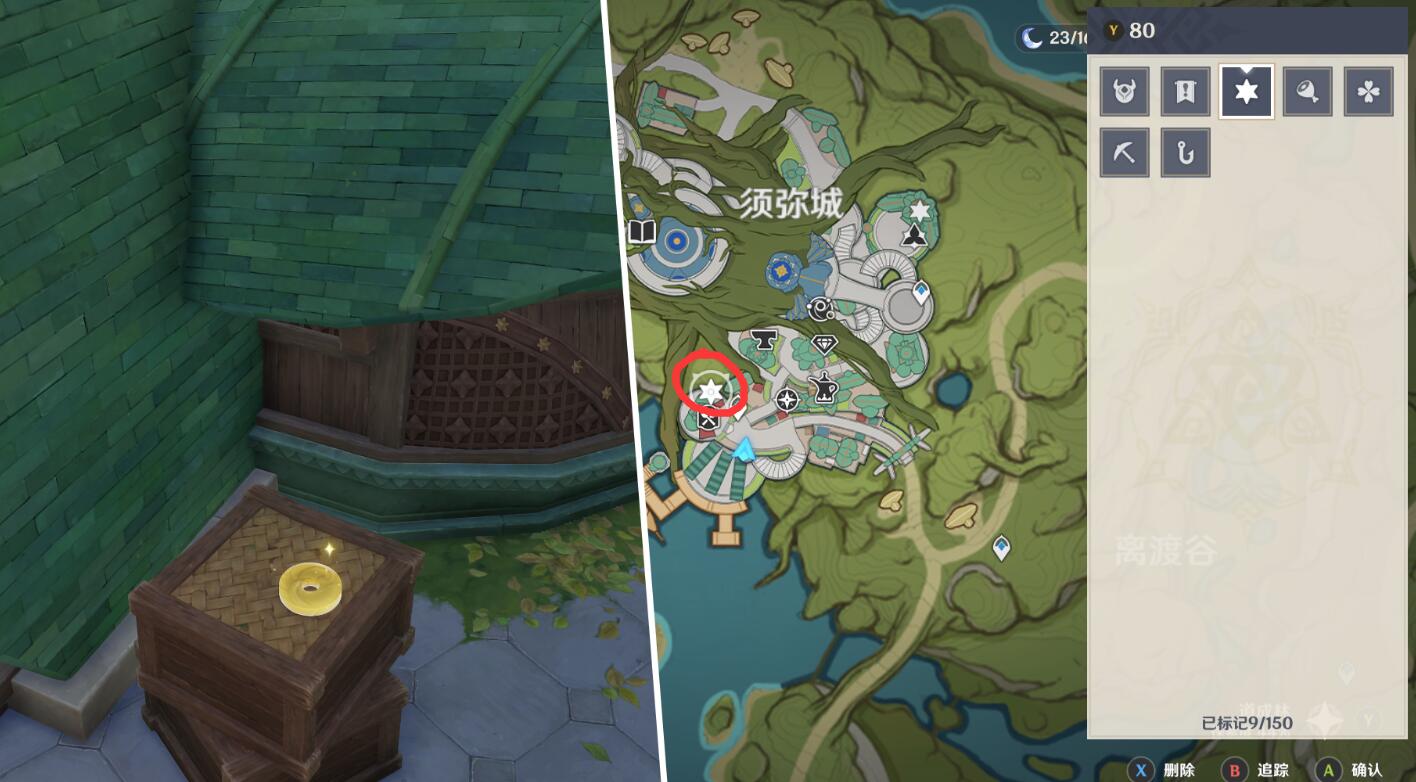Pick the meat drumstick marker icon

click(x=1307, y=92)
